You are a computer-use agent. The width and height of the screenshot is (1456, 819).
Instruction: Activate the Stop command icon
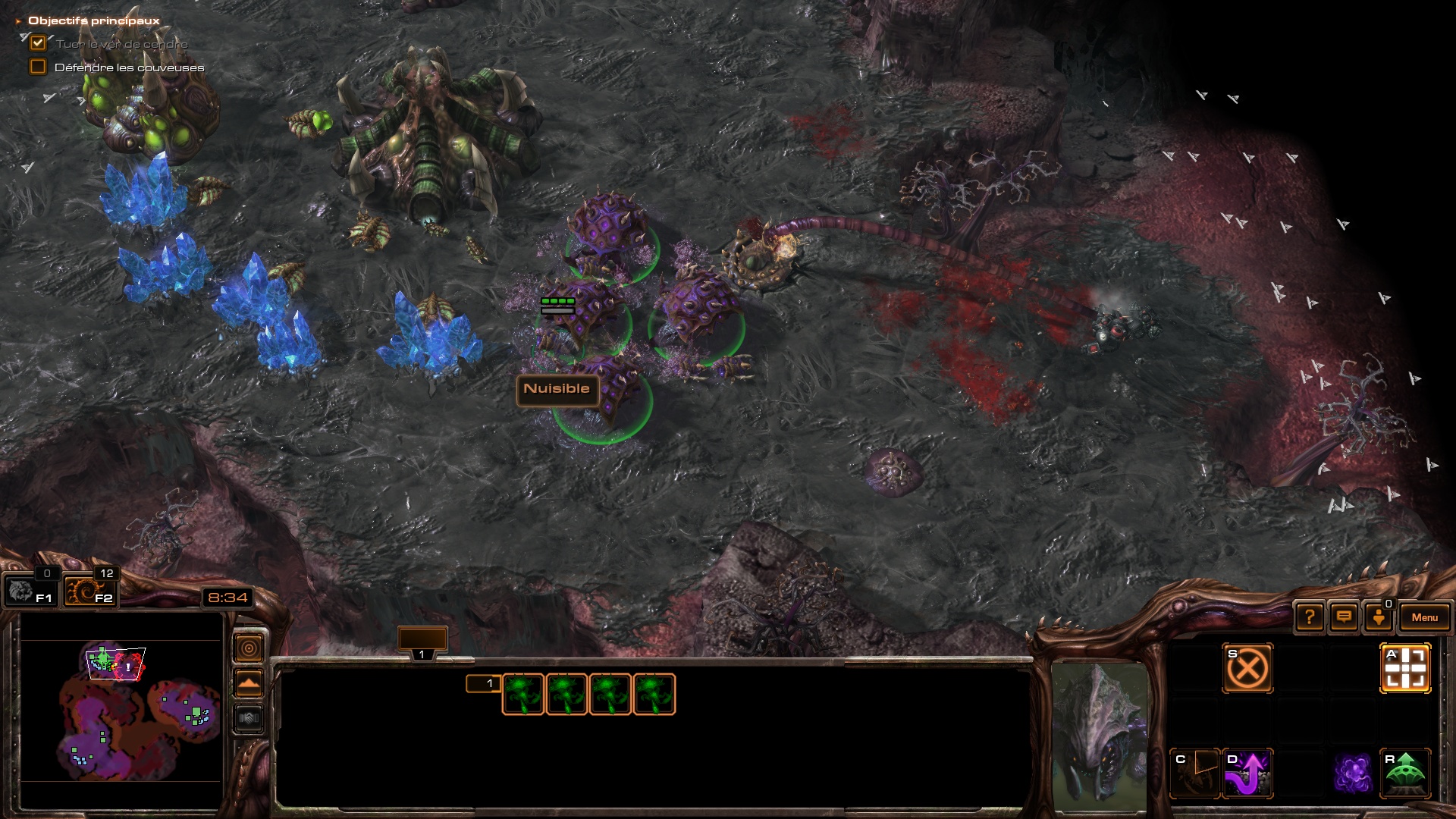tap(1247, 668)
